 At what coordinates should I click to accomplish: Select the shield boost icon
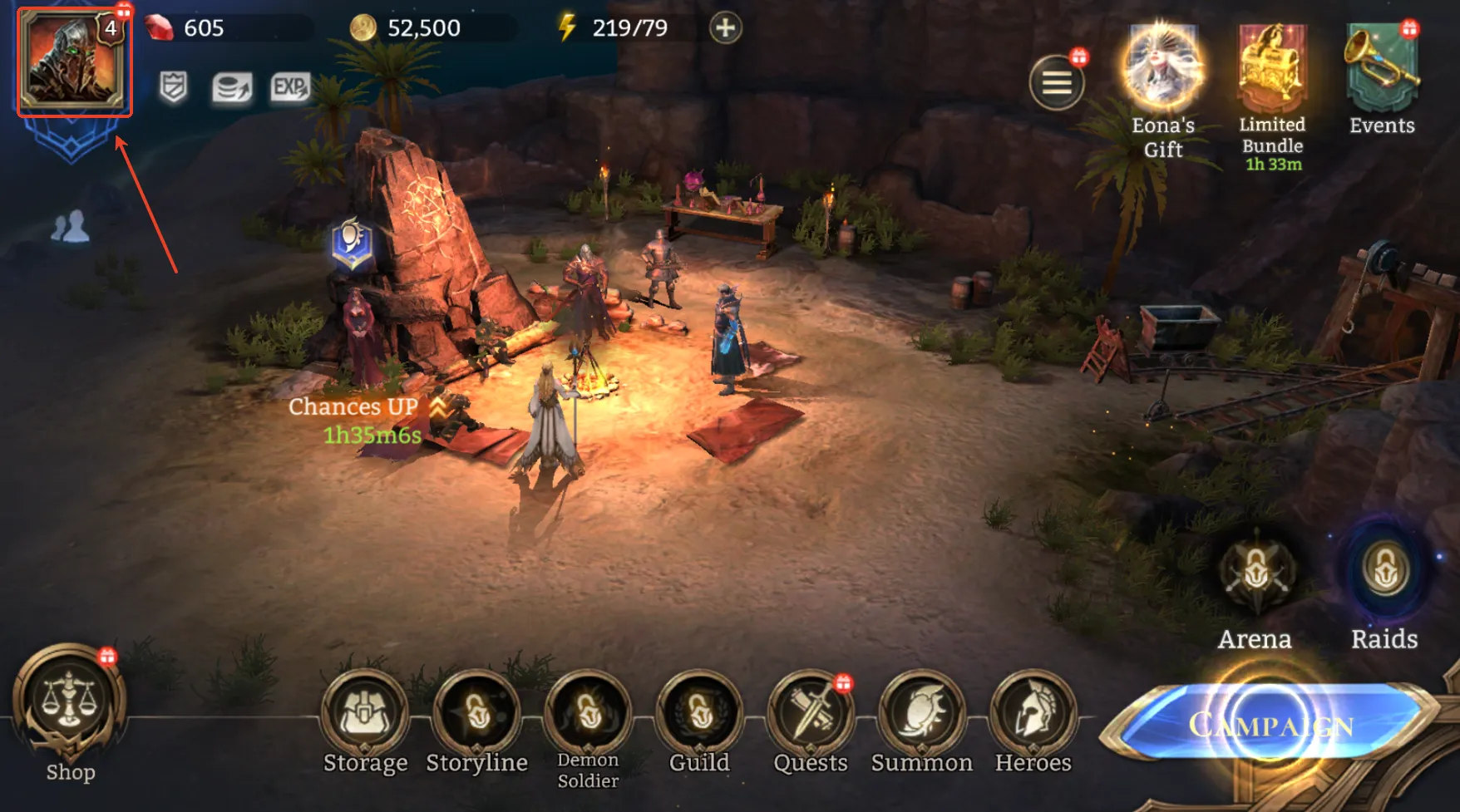click(173, 86)
